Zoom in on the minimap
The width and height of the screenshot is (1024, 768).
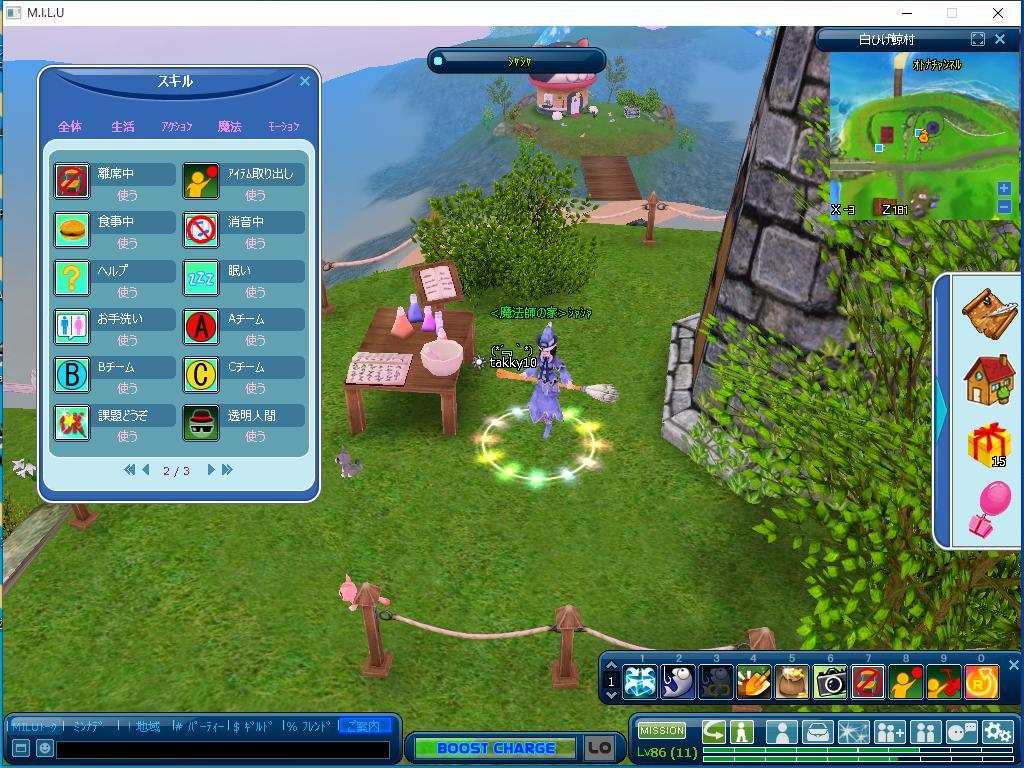click(1004, 188)
